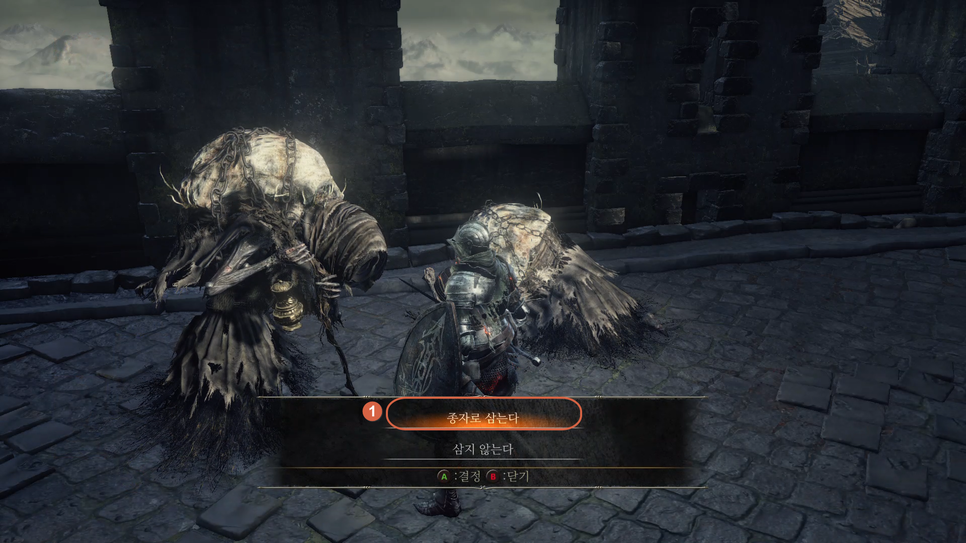966x543 pixels.
Task: Choose the '종자로 삼는다' dialogue option
Action: [x=483, y=414]
